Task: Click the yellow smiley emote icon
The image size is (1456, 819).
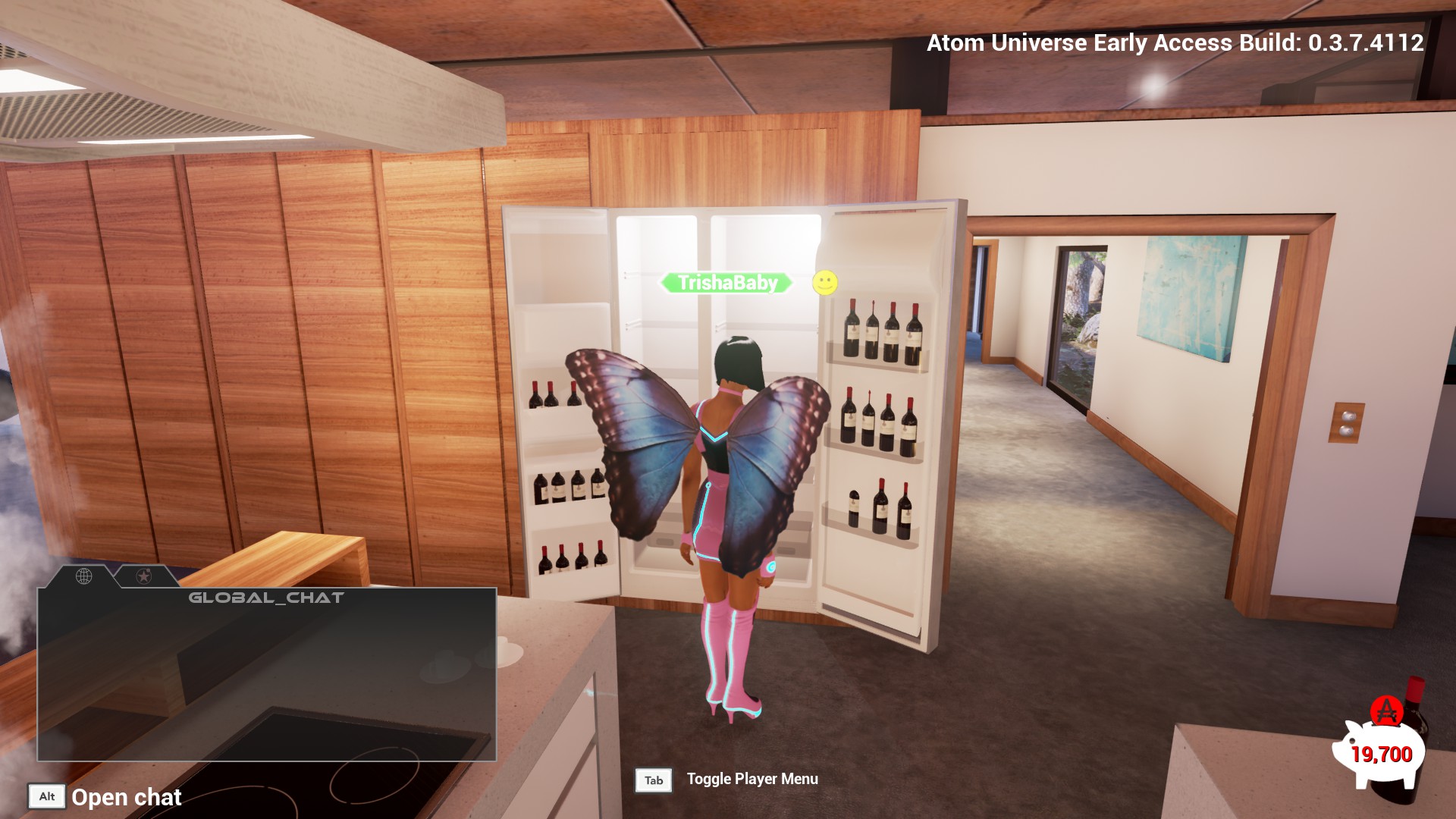Action: (x=825, y=283)
